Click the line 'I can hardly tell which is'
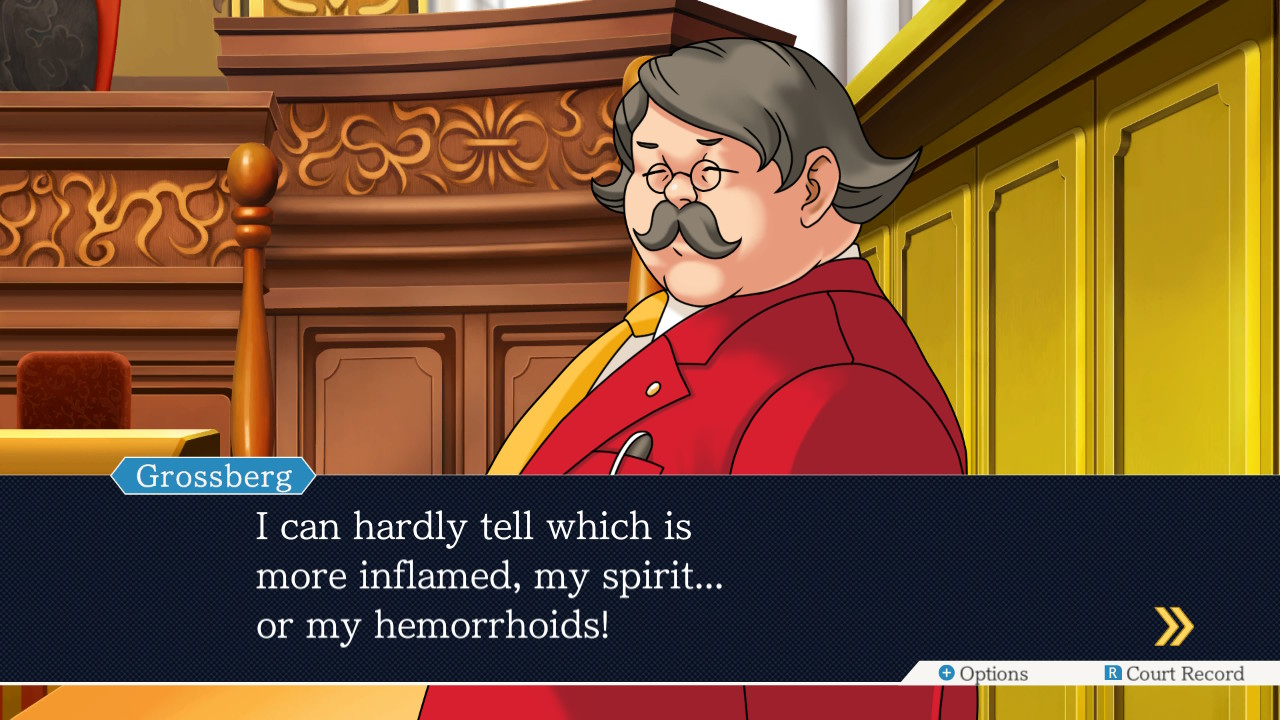The height and width of the screenshot is (720, 1280). pyautogui.click(x=474, y=527)
